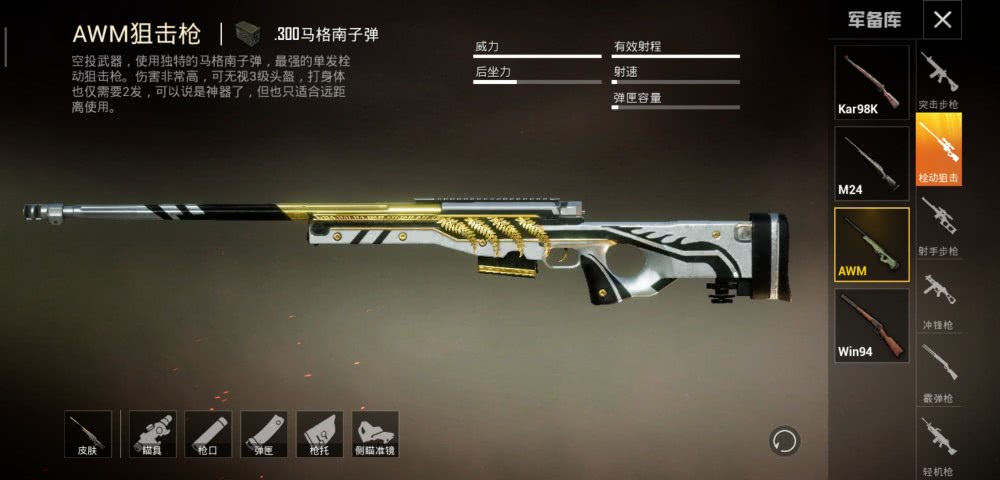Switch to the 突击步枪 category

coord(938,80)
